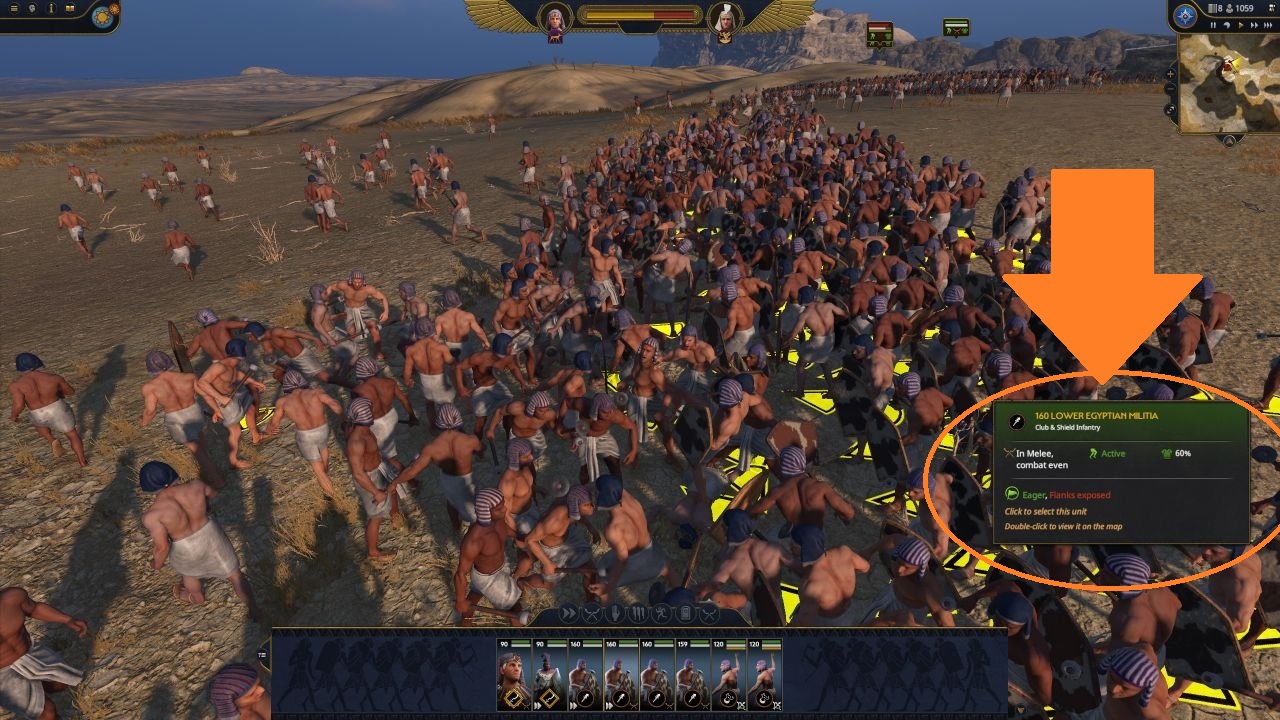
Task: Click the time-of-day sun icon
Action: click(103, 15)
